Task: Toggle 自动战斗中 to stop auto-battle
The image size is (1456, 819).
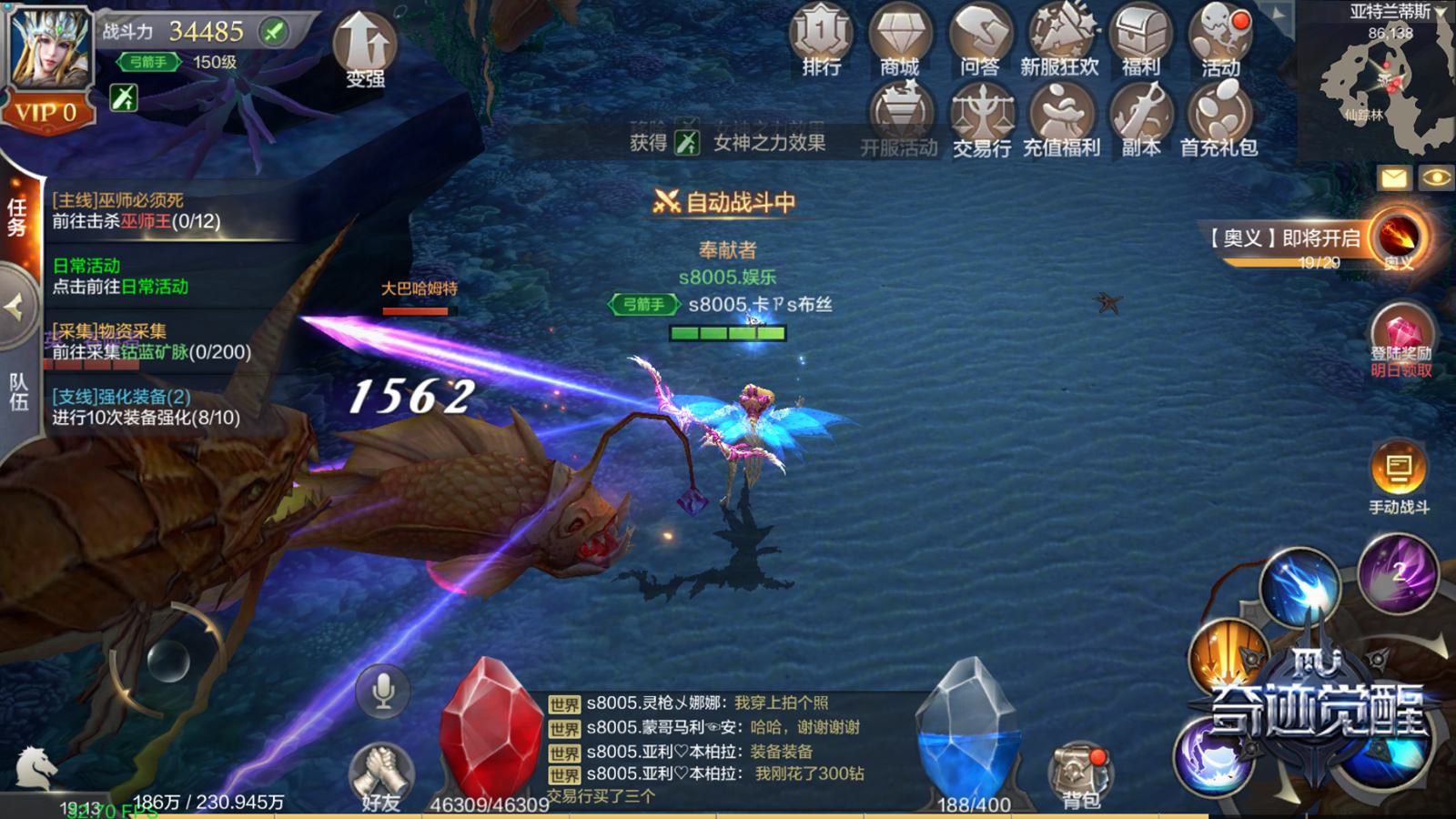Action: [726, 204]
